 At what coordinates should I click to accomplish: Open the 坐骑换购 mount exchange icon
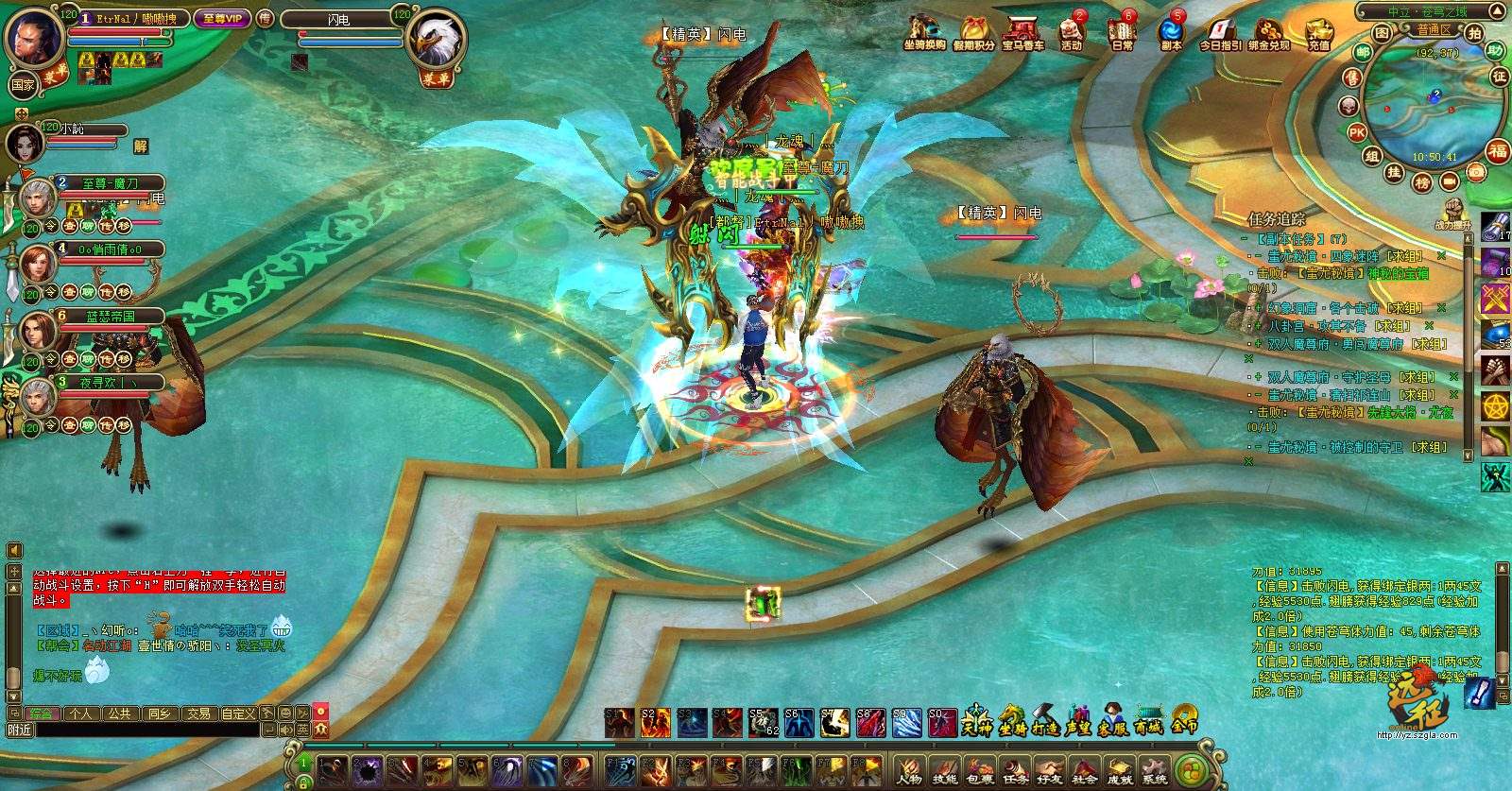pos(923,32)
